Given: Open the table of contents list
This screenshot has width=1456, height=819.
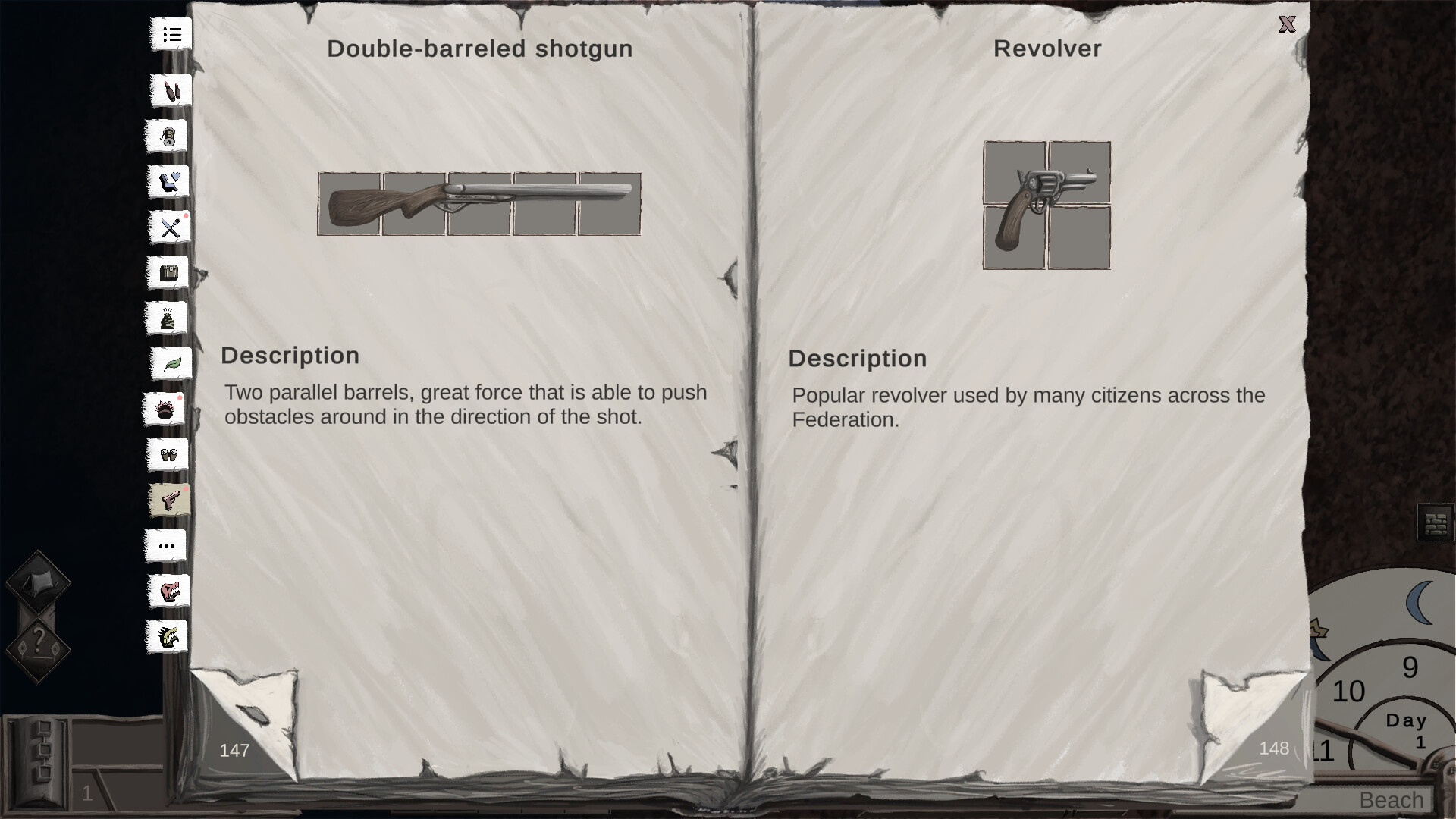Looking at the screenshot, I should pos(172,34).
